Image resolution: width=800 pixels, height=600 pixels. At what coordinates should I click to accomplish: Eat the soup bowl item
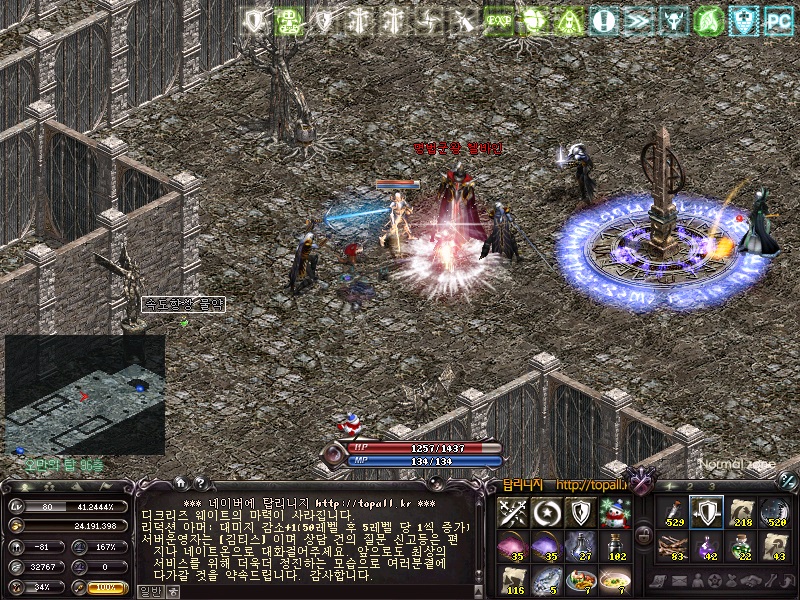tap(616, 579)
